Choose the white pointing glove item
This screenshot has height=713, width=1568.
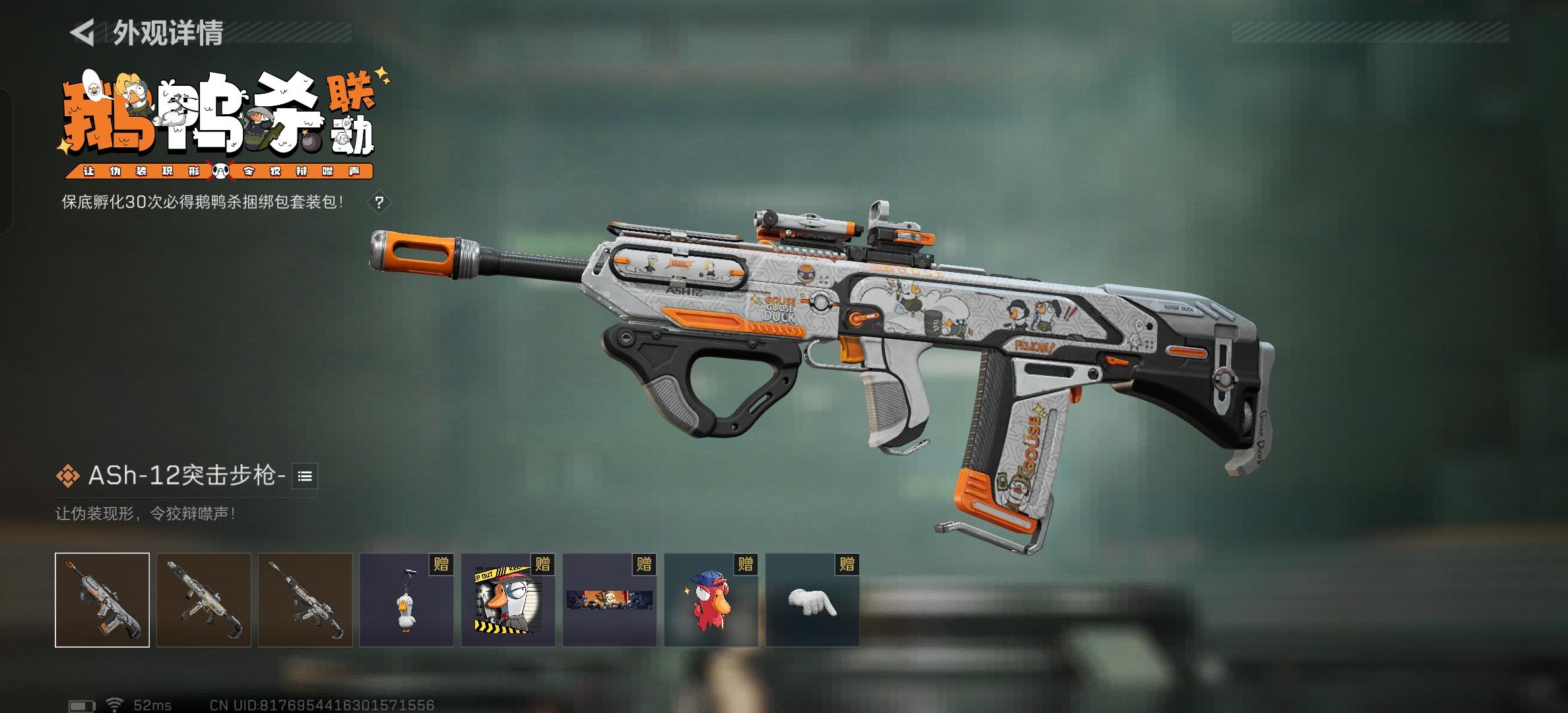coord(812,600)
